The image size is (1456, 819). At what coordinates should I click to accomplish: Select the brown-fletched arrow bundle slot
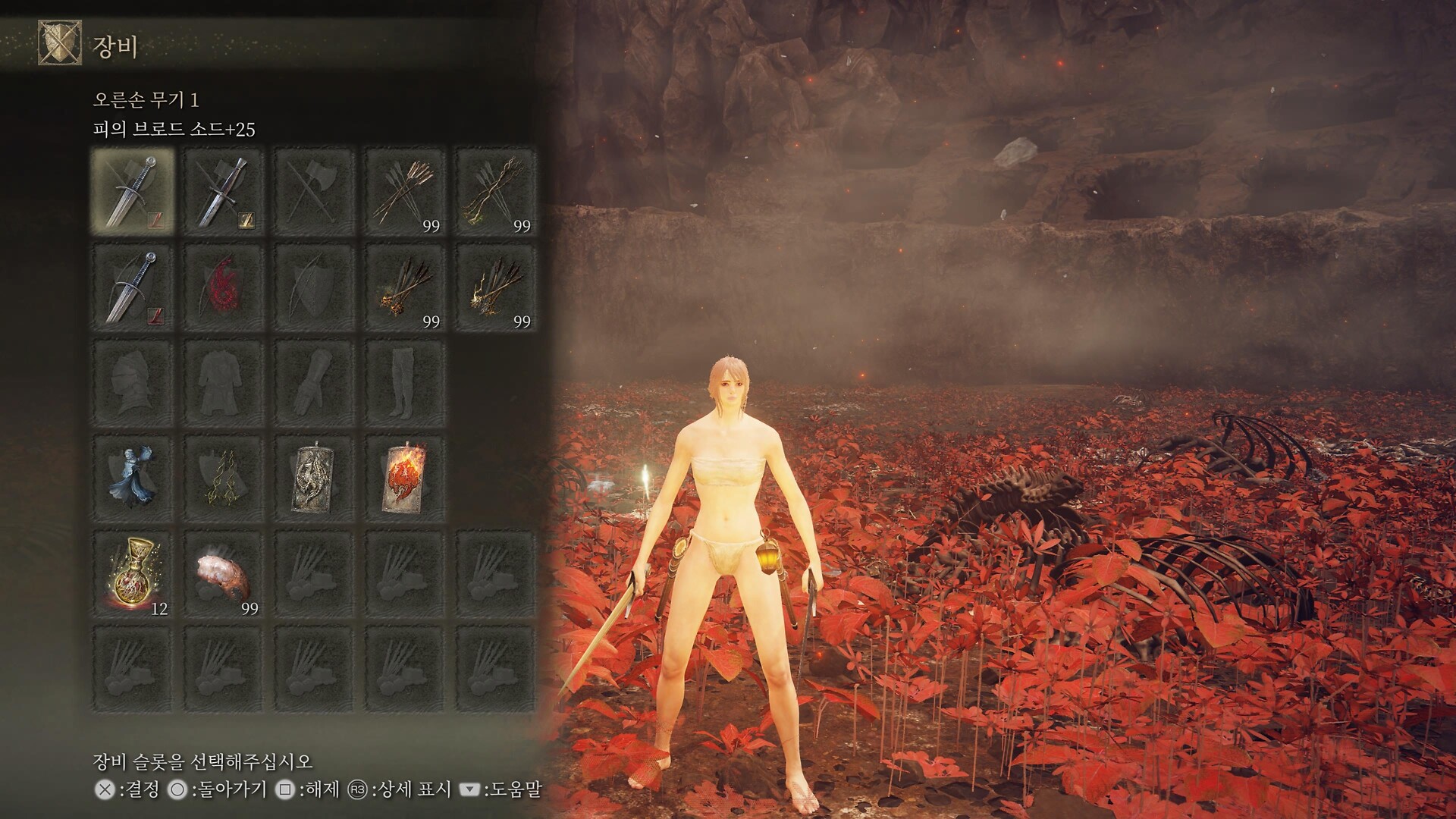[405, 192]
